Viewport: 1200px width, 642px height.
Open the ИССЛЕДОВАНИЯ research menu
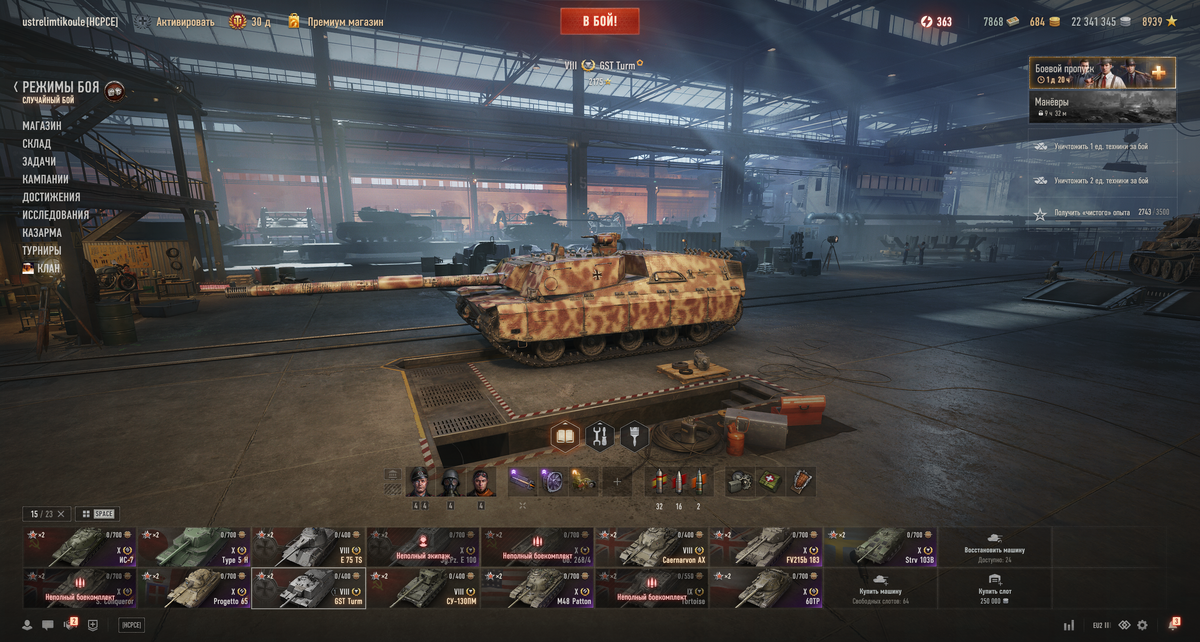pos(56,215)
